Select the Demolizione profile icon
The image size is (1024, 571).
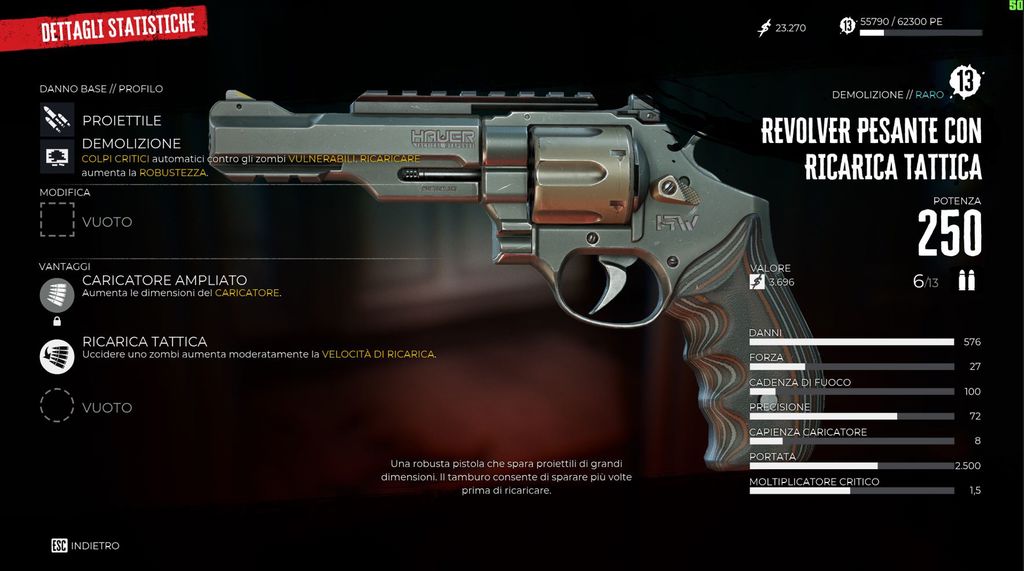57,157
